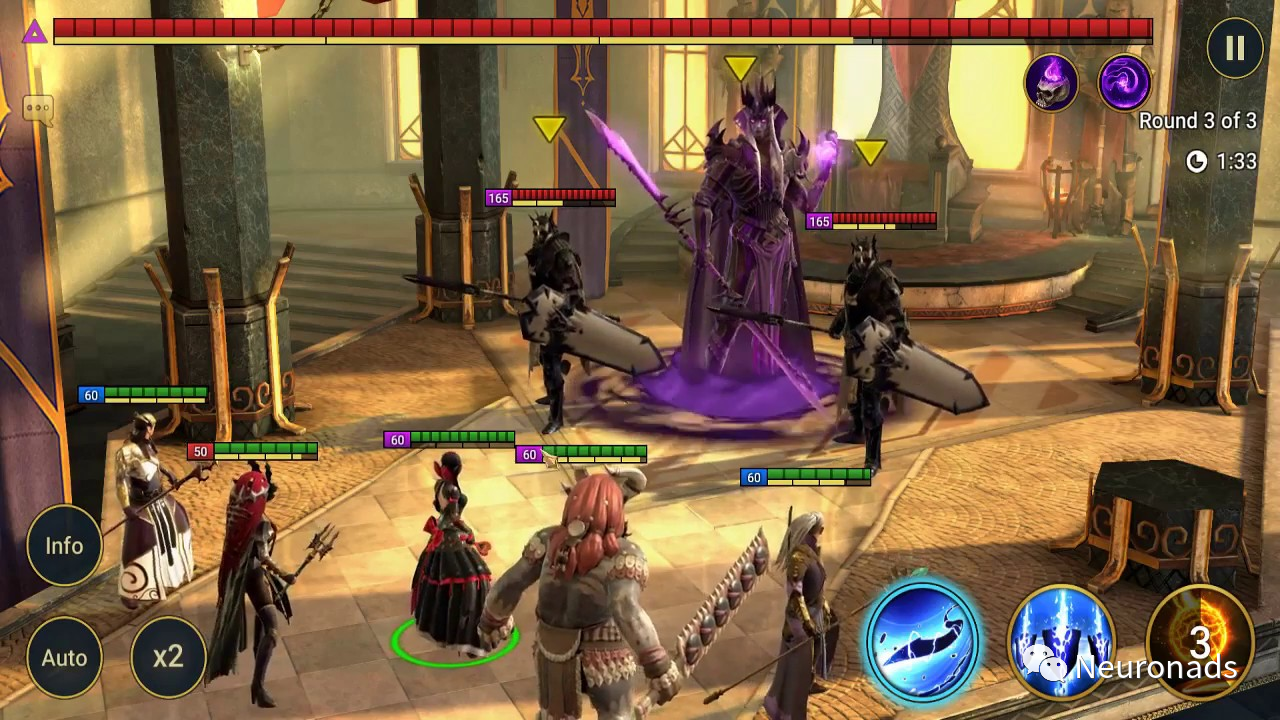
Task: Open the chat bubble icon
Action: tap(37, 109)
